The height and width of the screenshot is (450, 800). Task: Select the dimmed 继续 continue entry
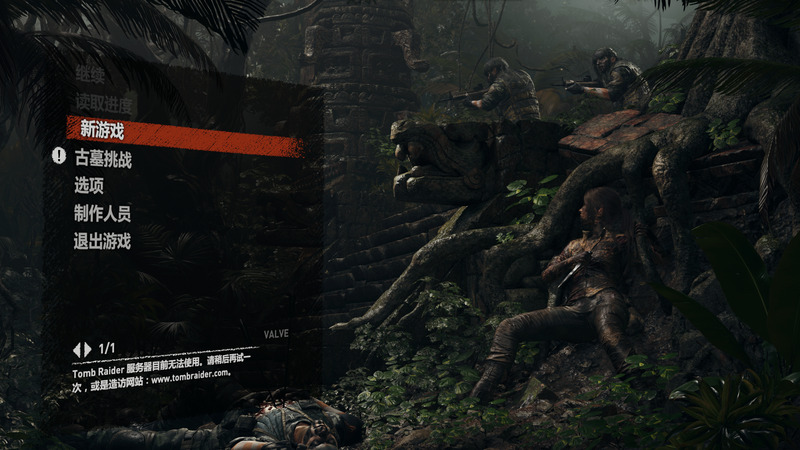tap(89, 74)
